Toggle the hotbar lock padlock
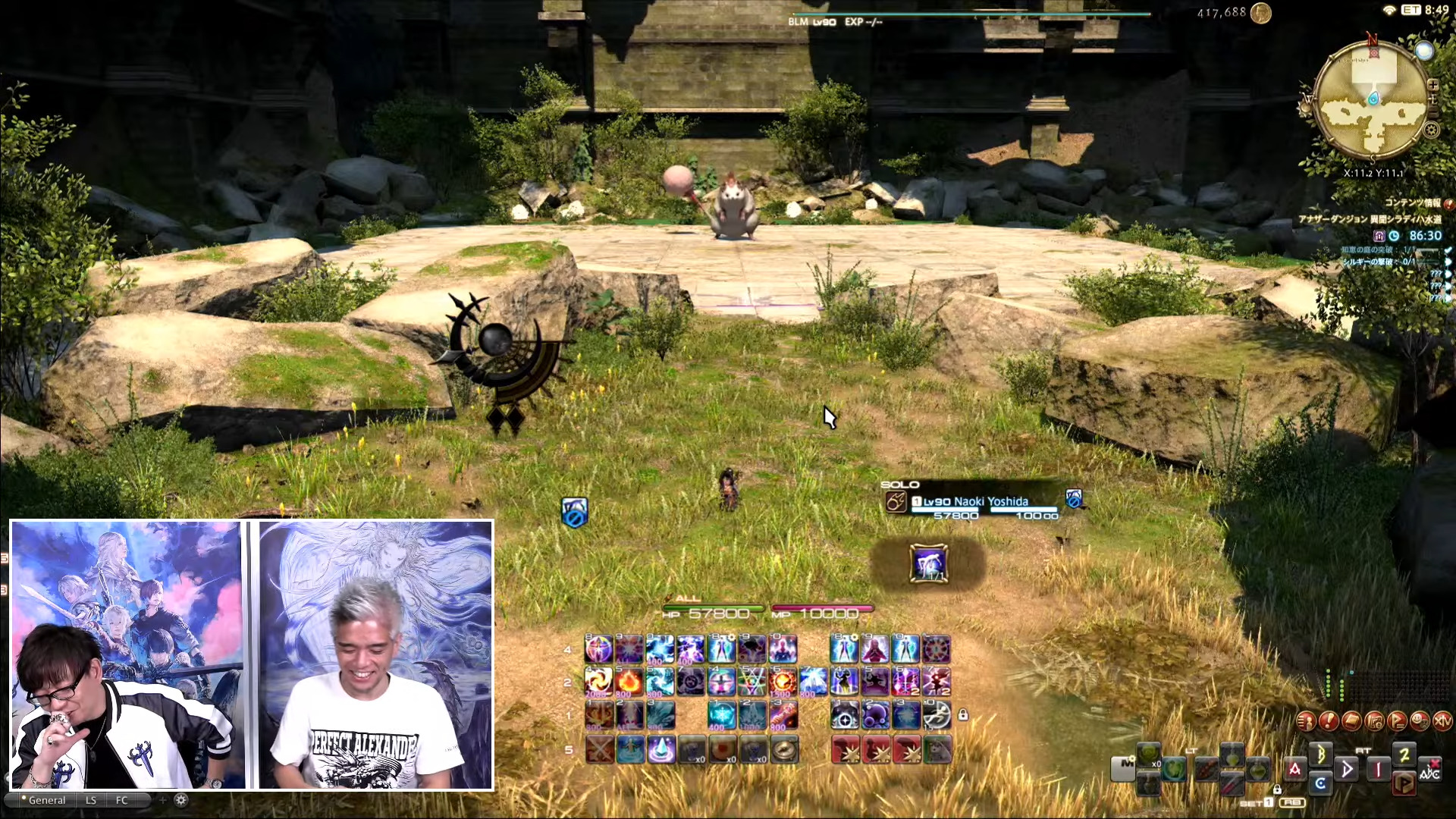The height and width of the screenshot is (819, 1456). 962,715
